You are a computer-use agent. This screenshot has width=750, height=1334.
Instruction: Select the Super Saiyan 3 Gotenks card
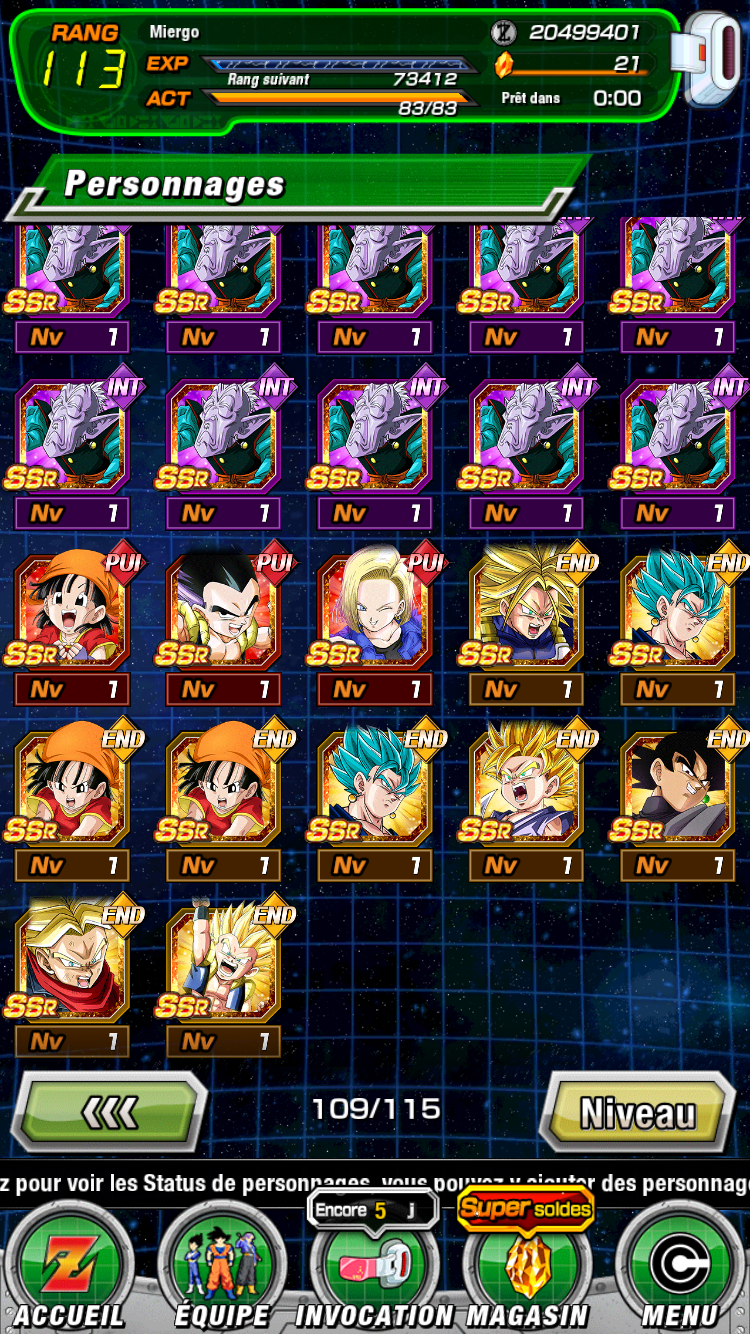223,962
